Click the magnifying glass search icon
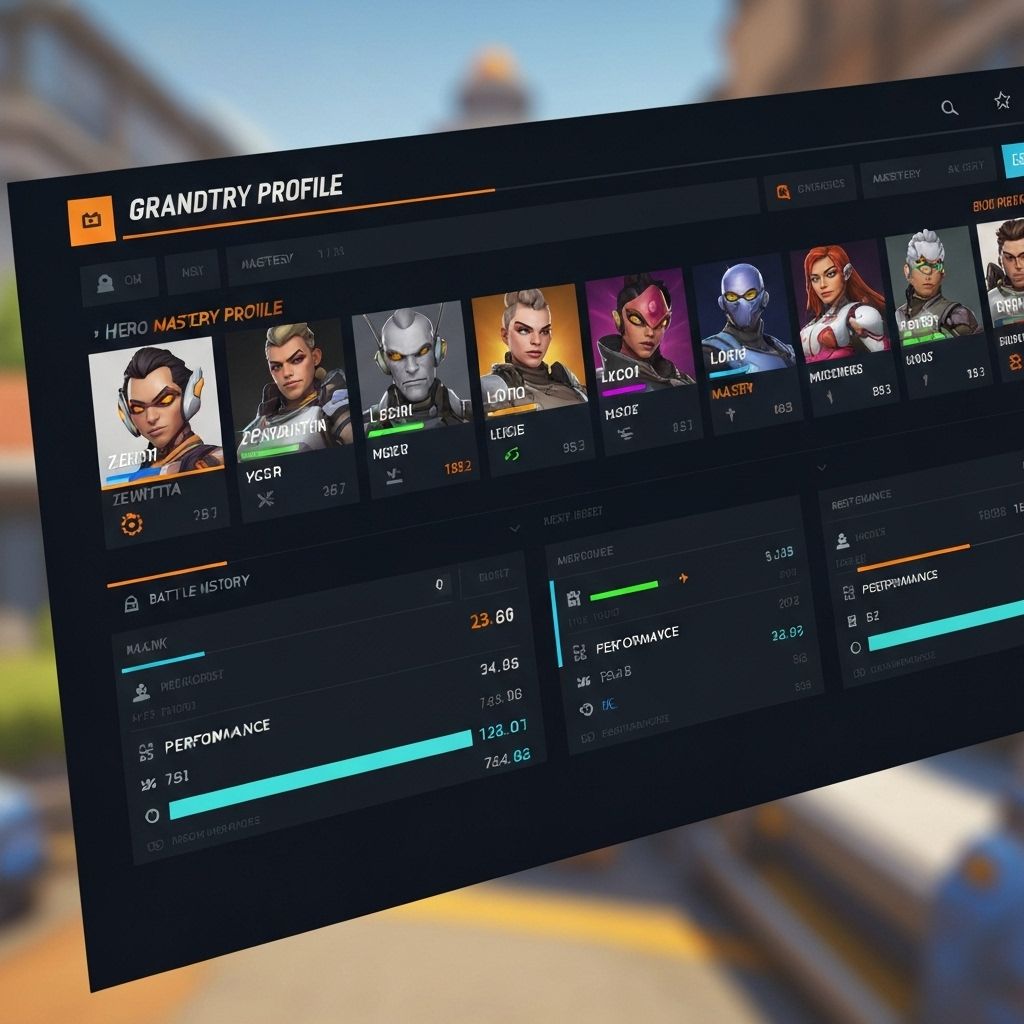Image resolution: width=1024 pixels, height=1024 pixels. 949,108
